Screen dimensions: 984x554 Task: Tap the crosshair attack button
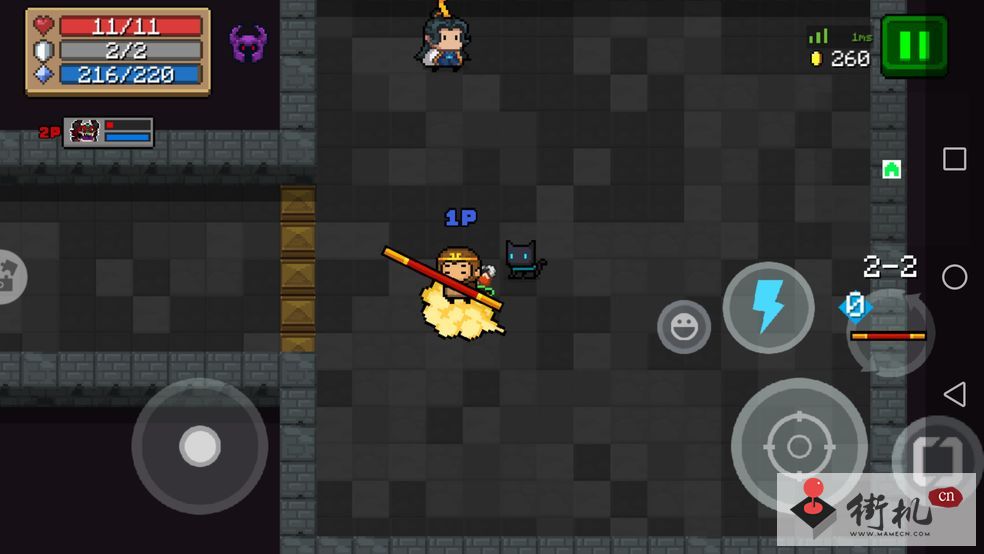coord(798,445)
